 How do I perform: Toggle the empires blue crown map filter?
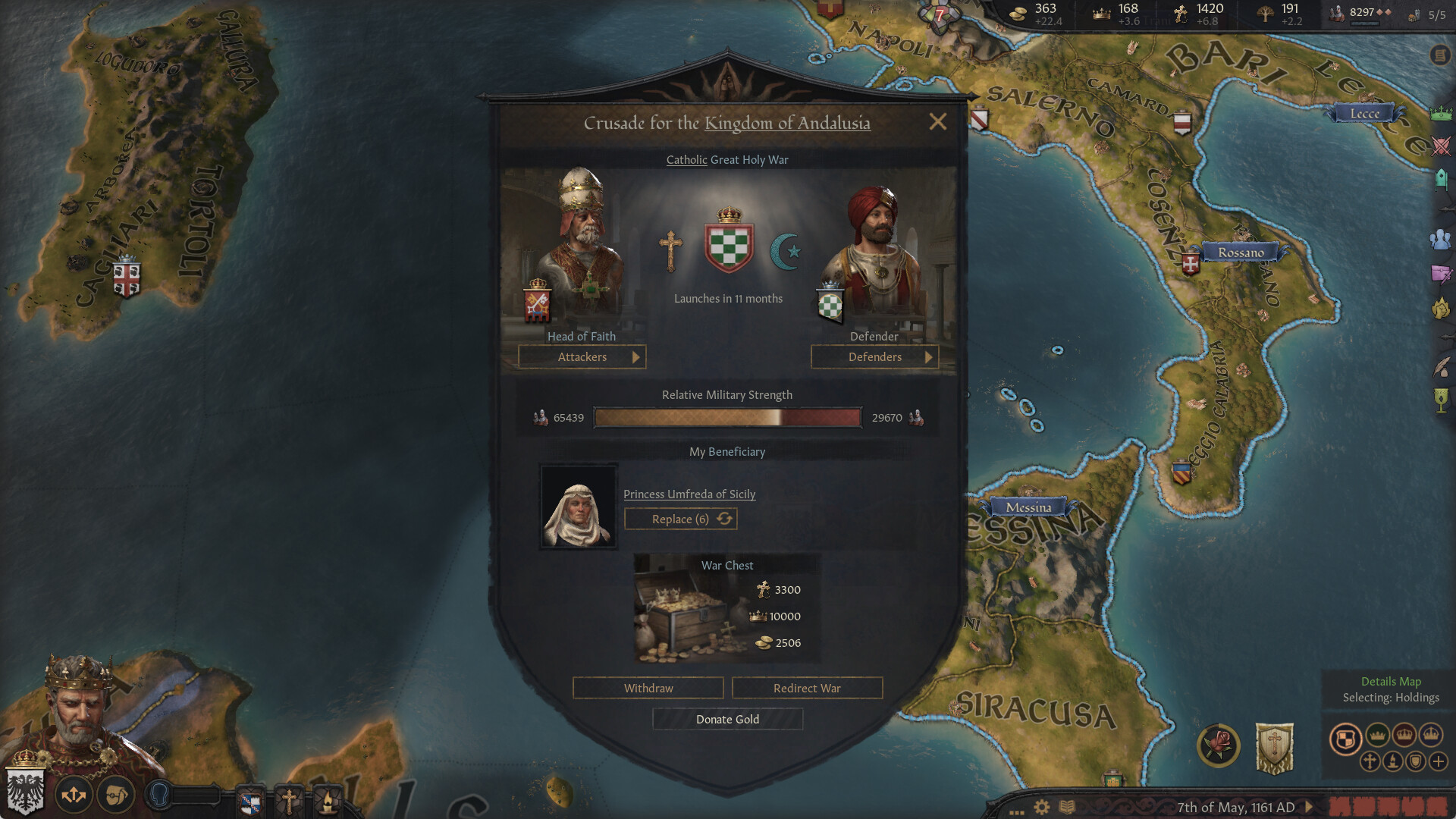pyautogui.click(x=1431, y=736)
